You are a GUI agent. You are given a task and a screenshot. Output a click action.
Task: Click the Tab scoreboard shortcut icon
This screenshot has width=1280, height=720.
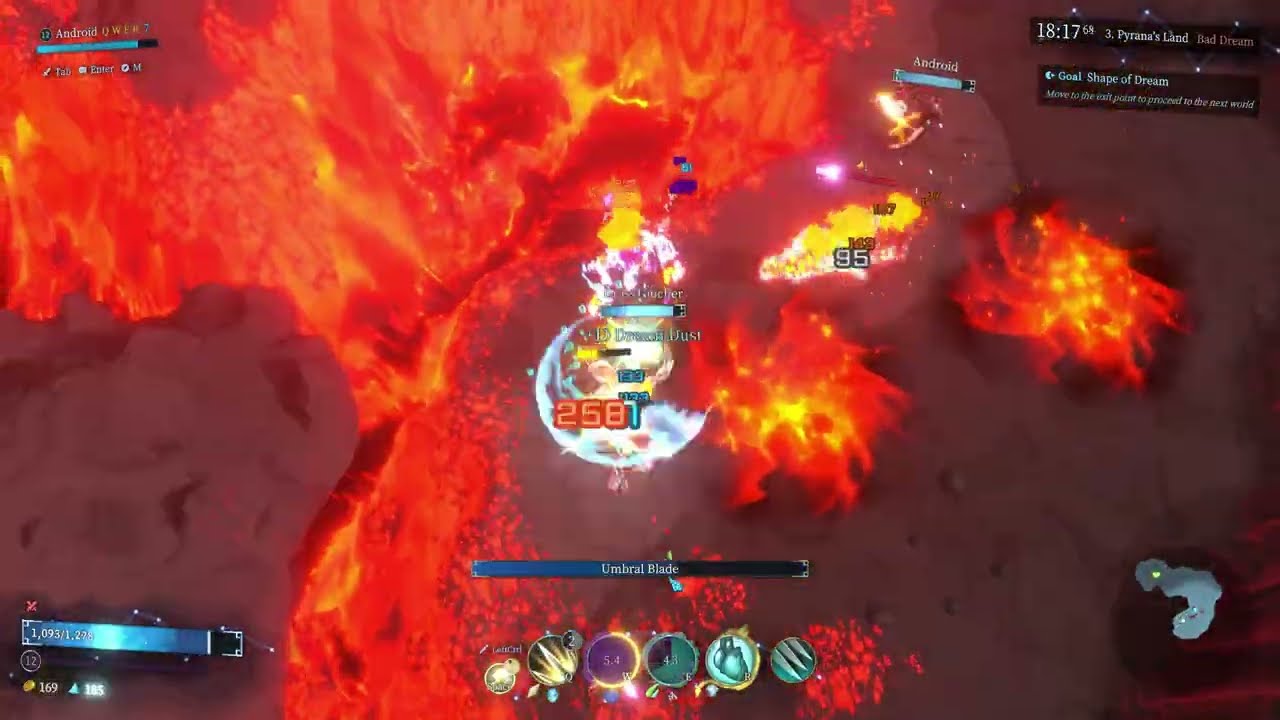coord(48,70)
